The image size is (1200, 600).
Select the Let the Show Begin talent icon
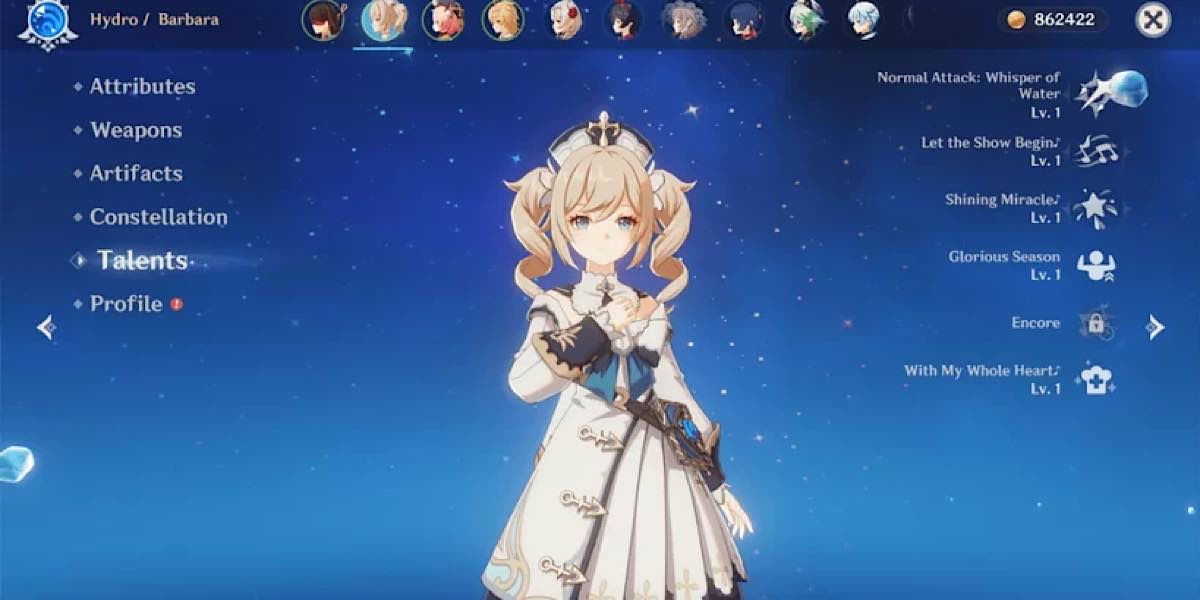pyautogui.click(x=1095, y=152)
